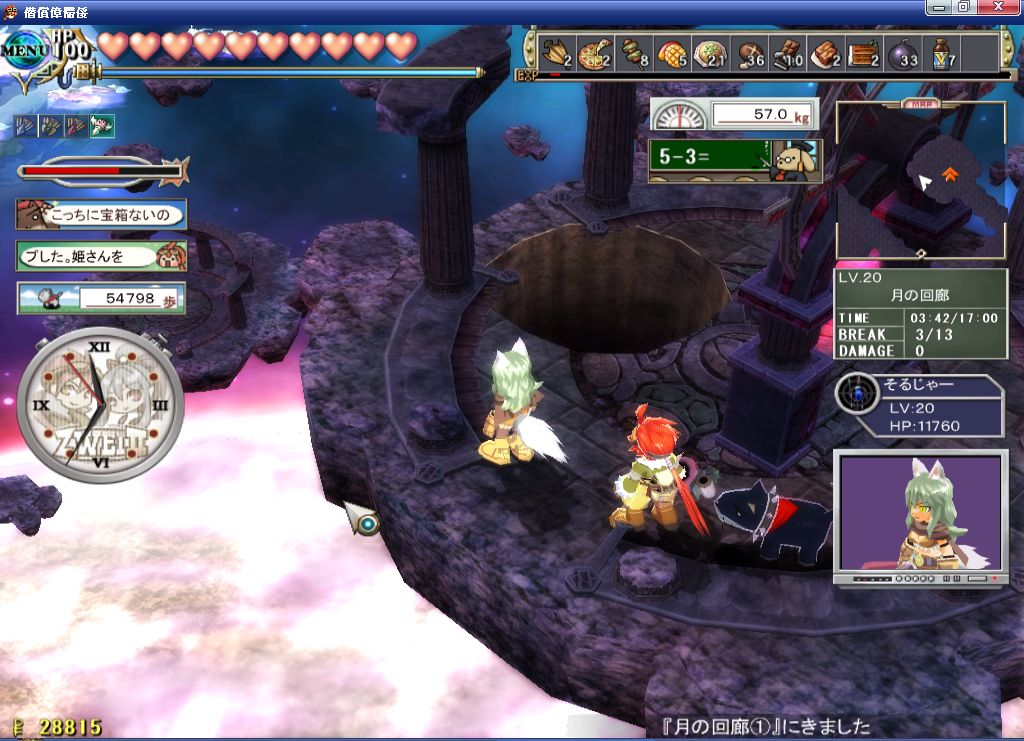Open the ZWEI clock widget
The image size is (1024, 741).
pos(100,406)
